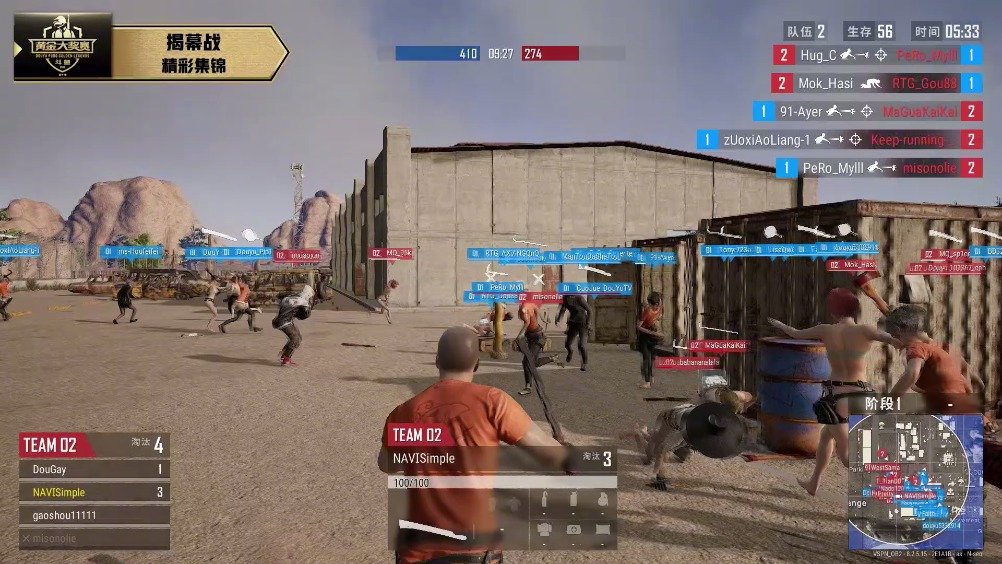The height and width of the screenshot is (564, 1002).
Task: Select DouGay in the Team 02 roster
Action: pos(94,469)
